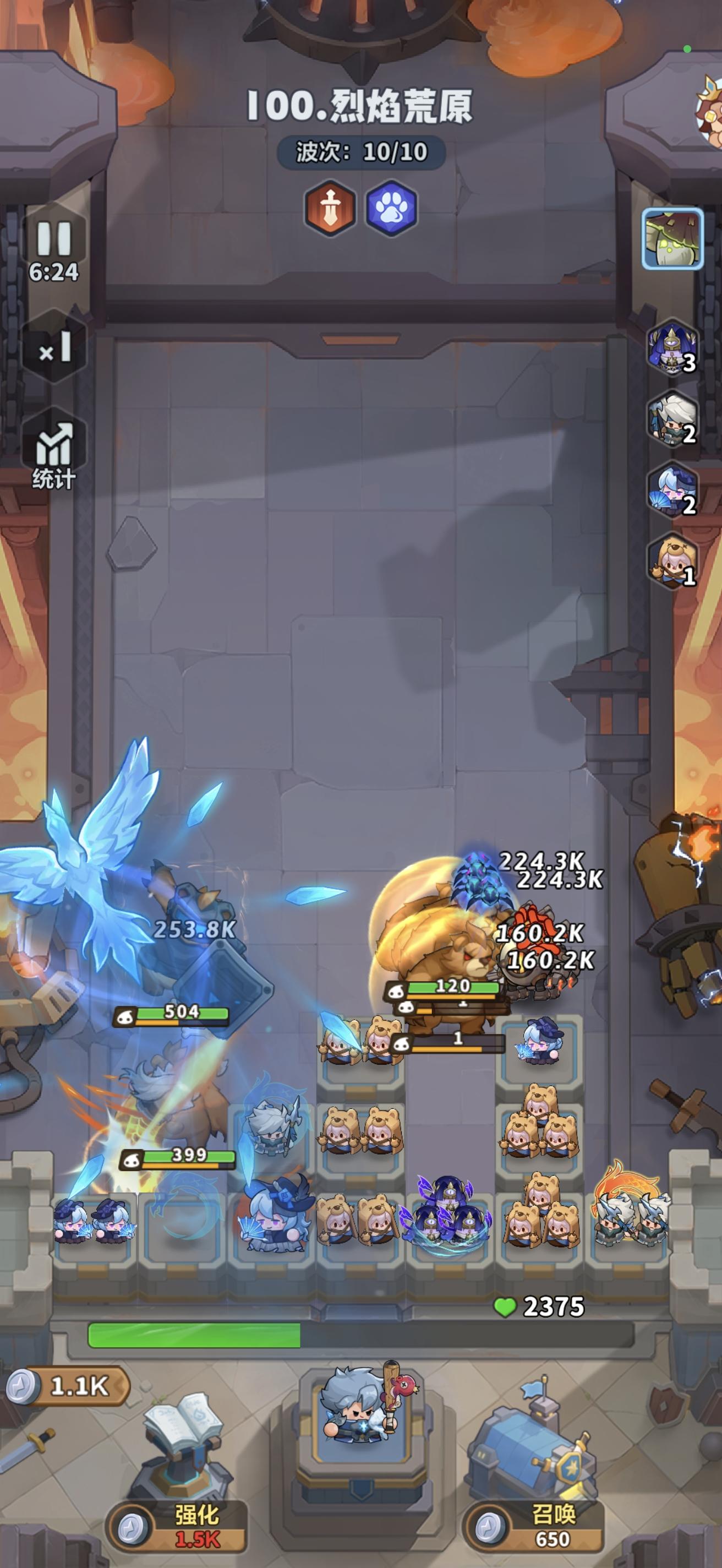Select the highlighted bear hero portrait at top right
Viewport: 722px width, 1568px height.
tap(674, 238)
